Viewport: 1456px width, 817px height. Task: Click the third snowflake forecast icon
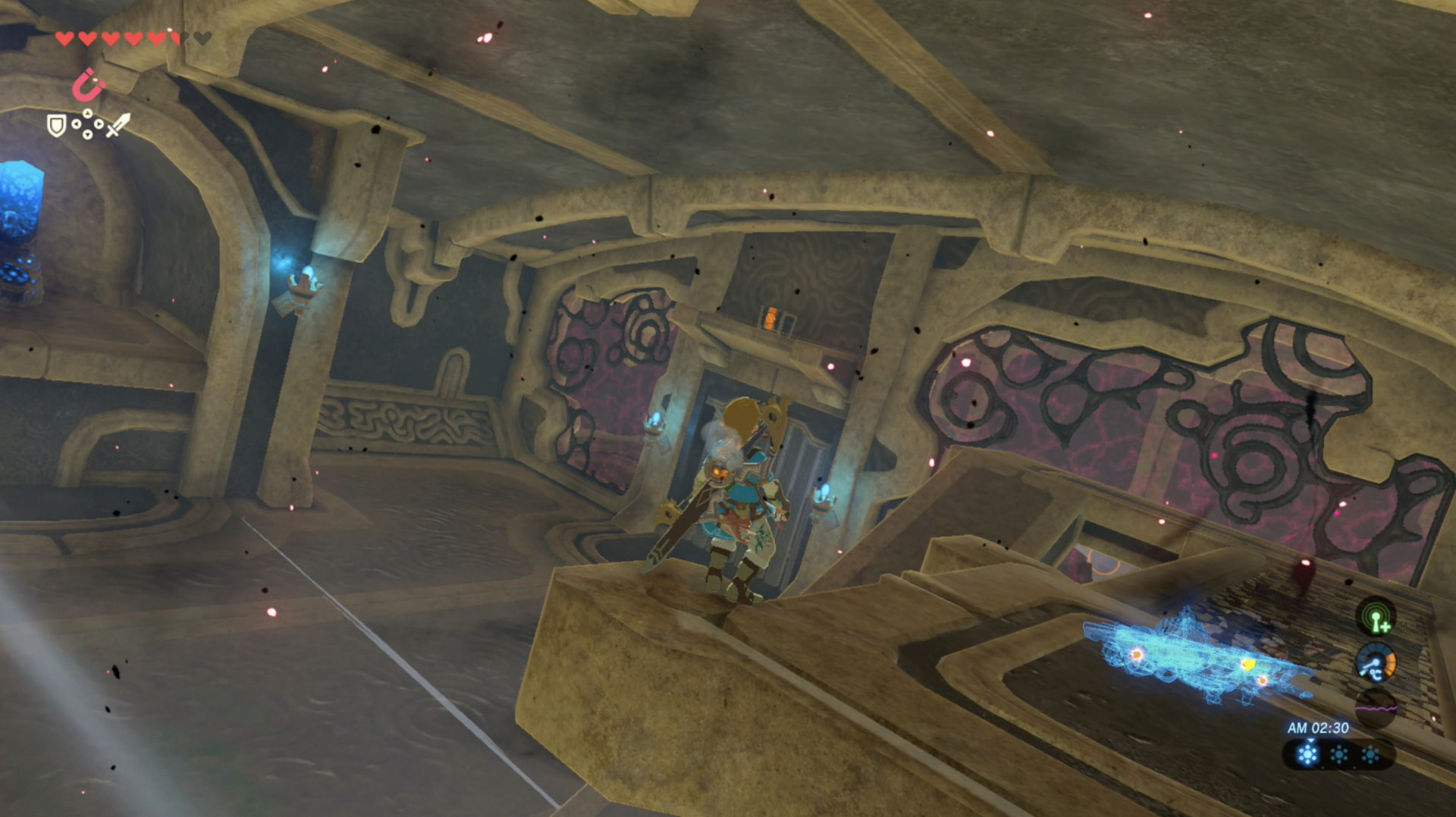point(1371,755)
